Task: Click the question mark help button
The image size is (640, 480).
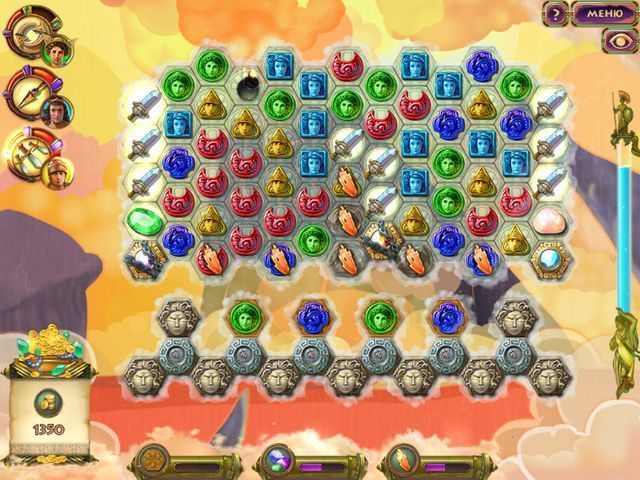Action: (x=555, y=13)
